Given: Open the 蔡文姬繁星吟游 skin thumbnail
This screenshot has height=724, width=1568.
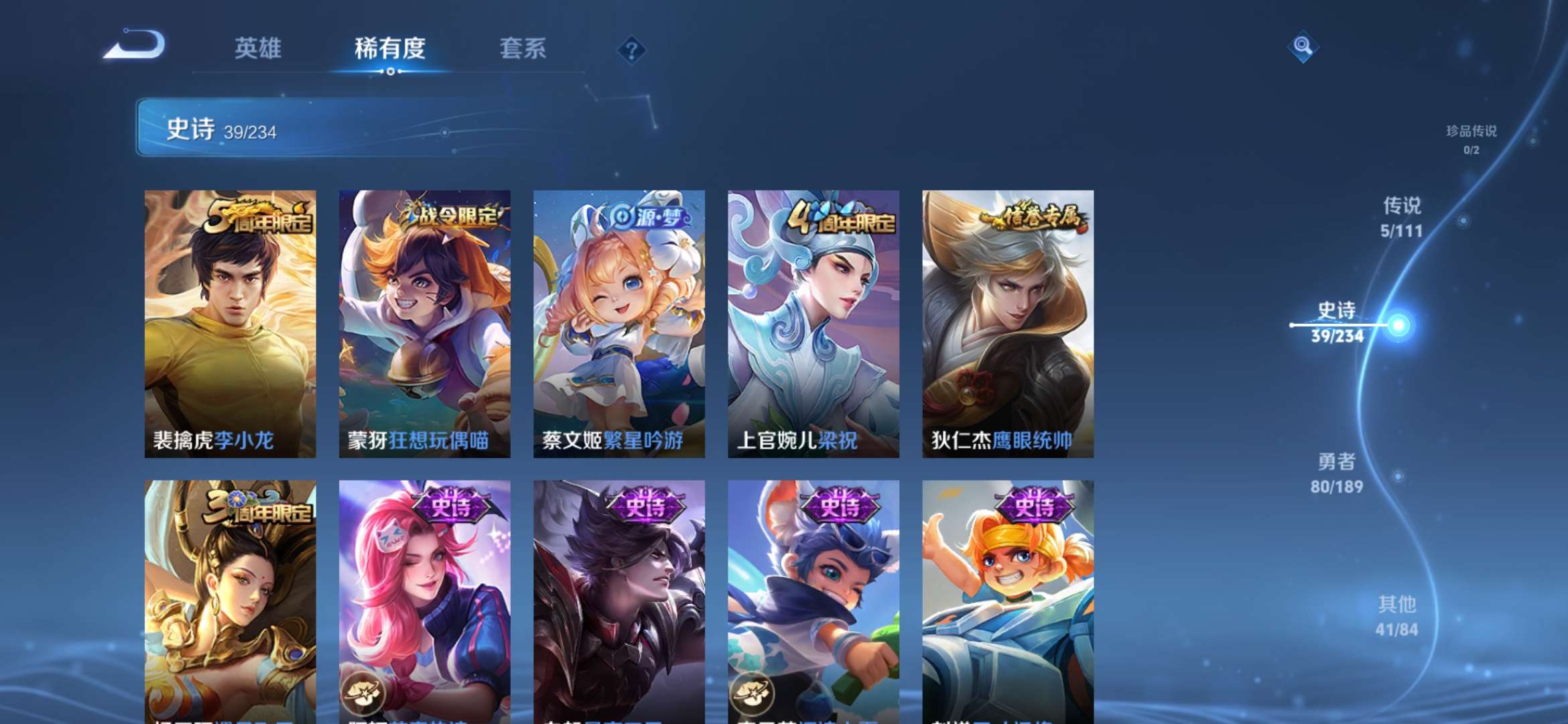Looking at the screenshot, I should click(618, 322).
